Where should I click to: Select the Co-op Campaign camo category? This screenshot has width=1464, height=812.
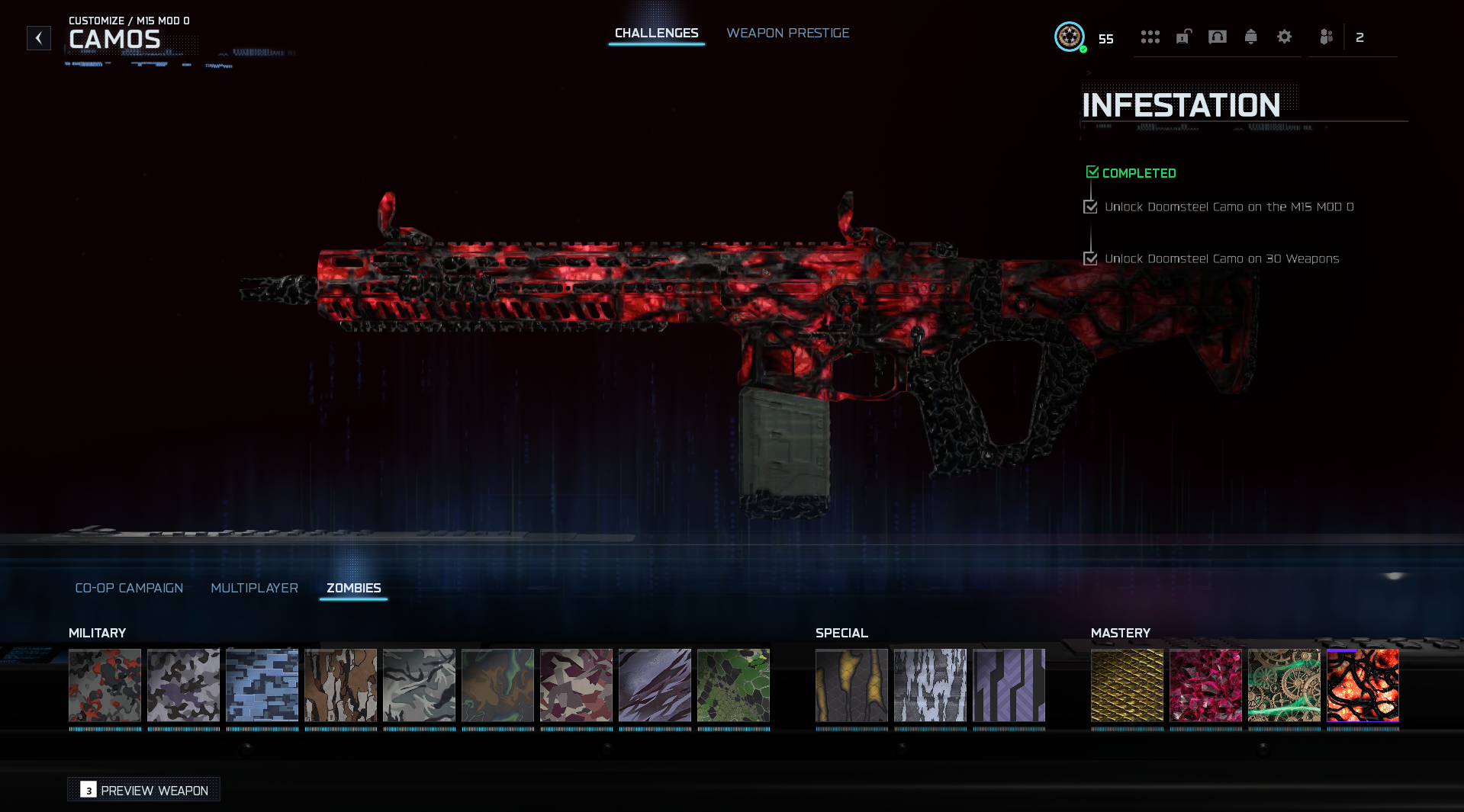click(x=129, y=588)
